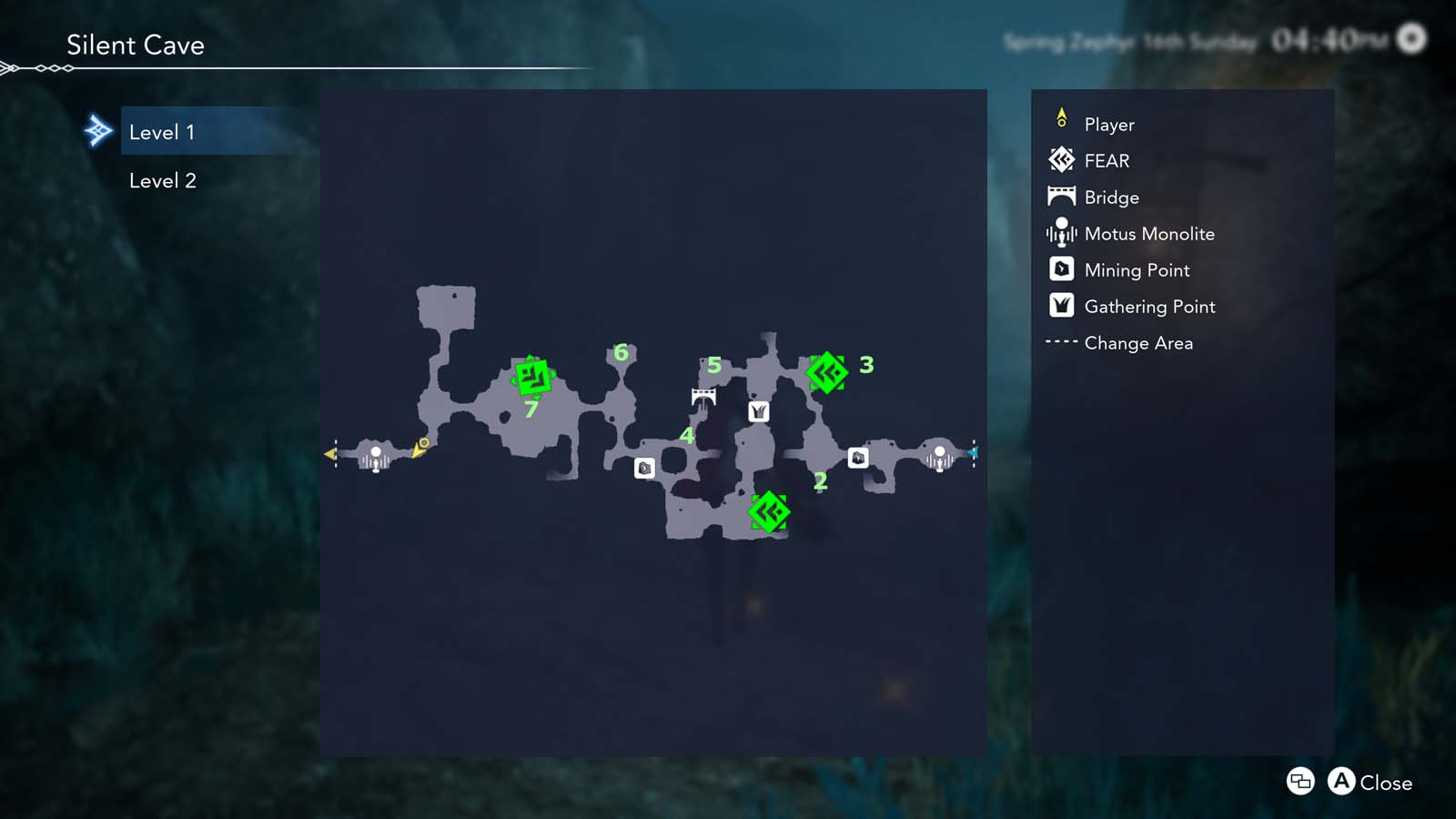Switch to Level 2
1456x819 pixels.
(163, 180)
